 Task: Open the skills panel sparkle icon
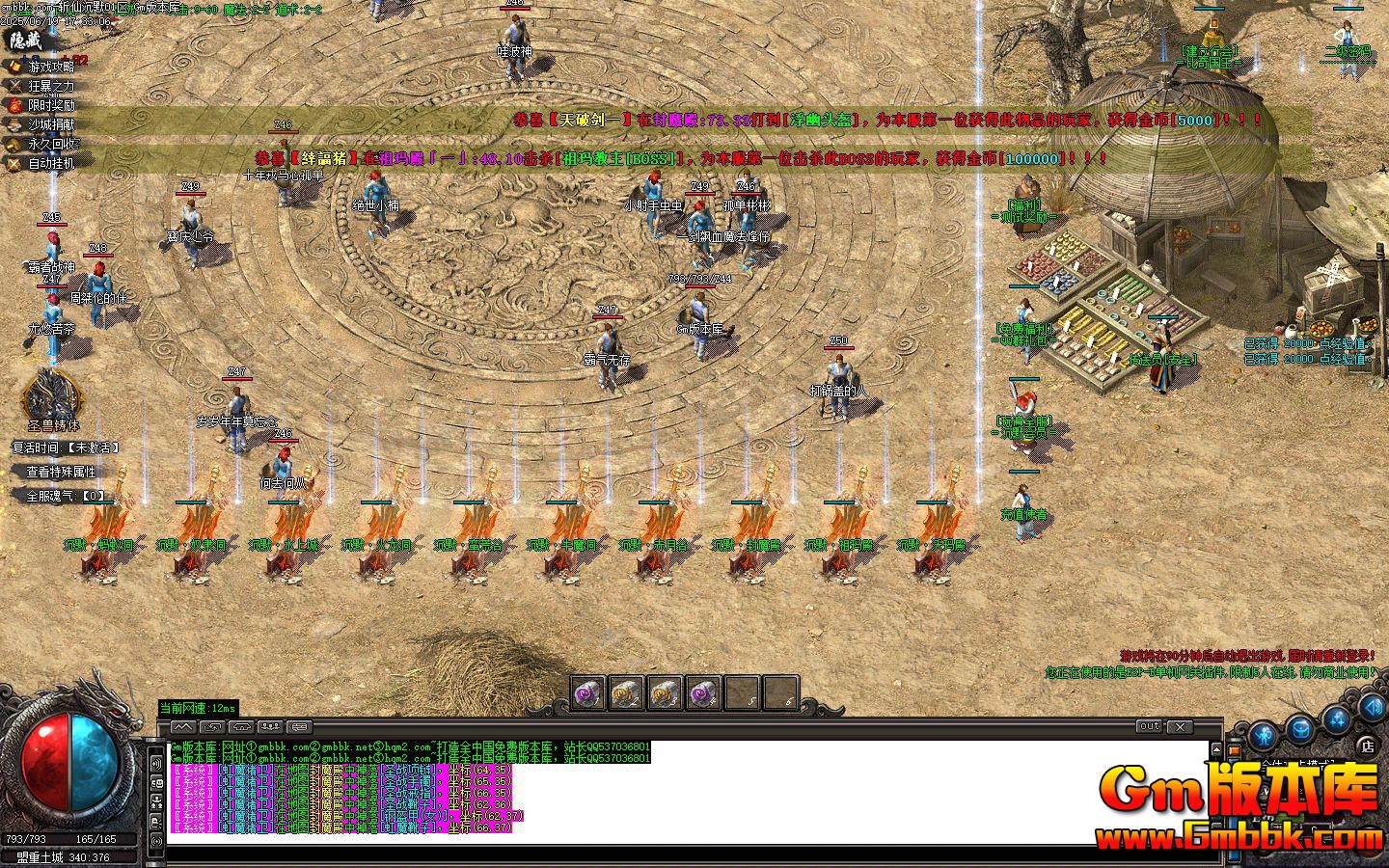[x=1336, y=719]
